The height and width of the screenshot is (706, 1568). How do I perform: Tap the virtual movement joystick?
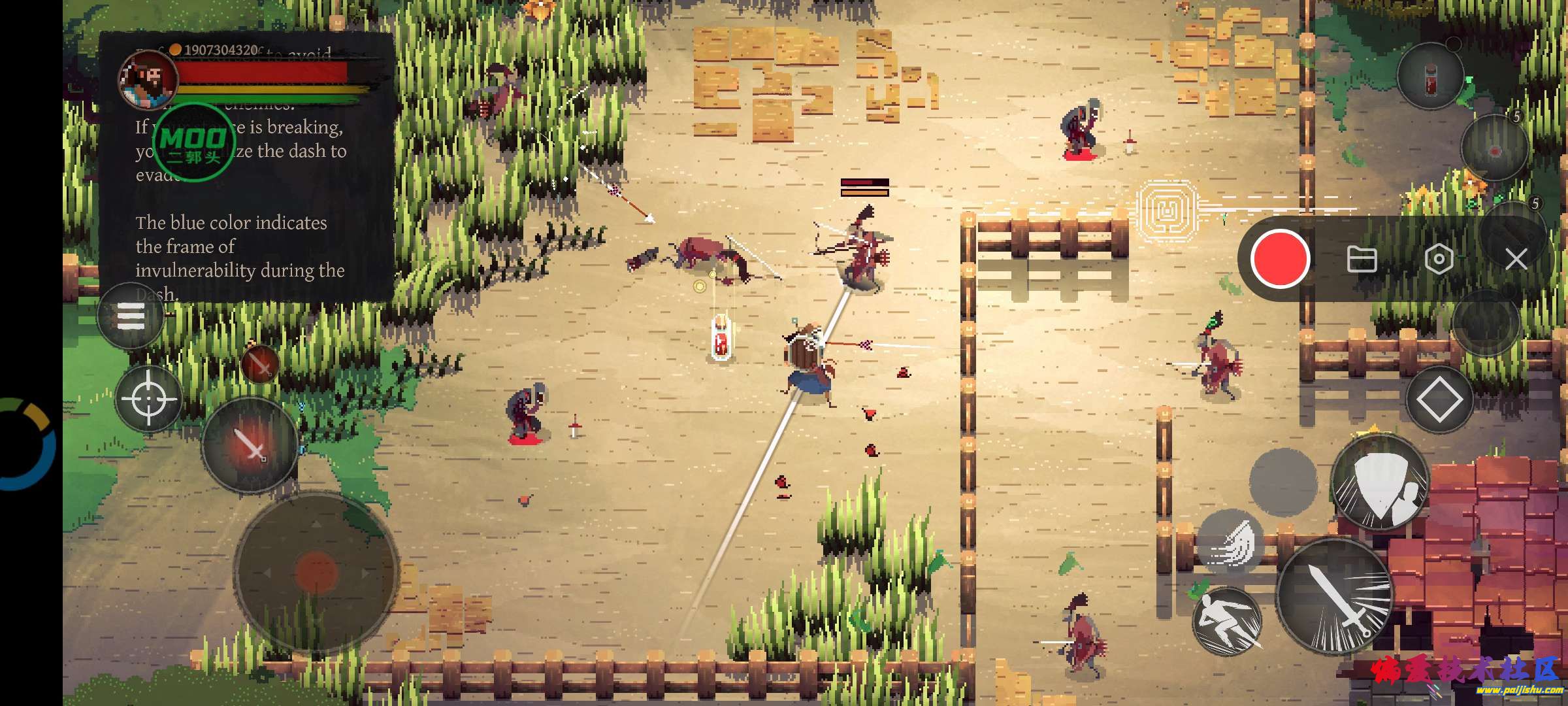(x=317, y=572)
